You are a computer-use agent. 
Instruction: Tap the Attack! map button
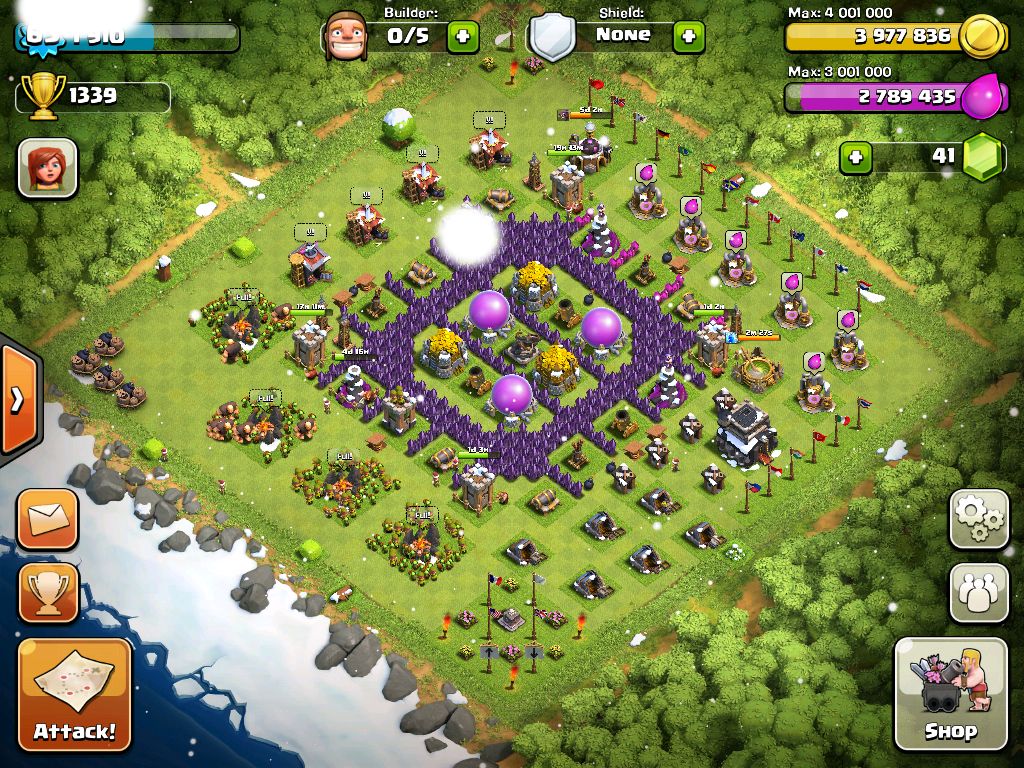coord(75,694)
